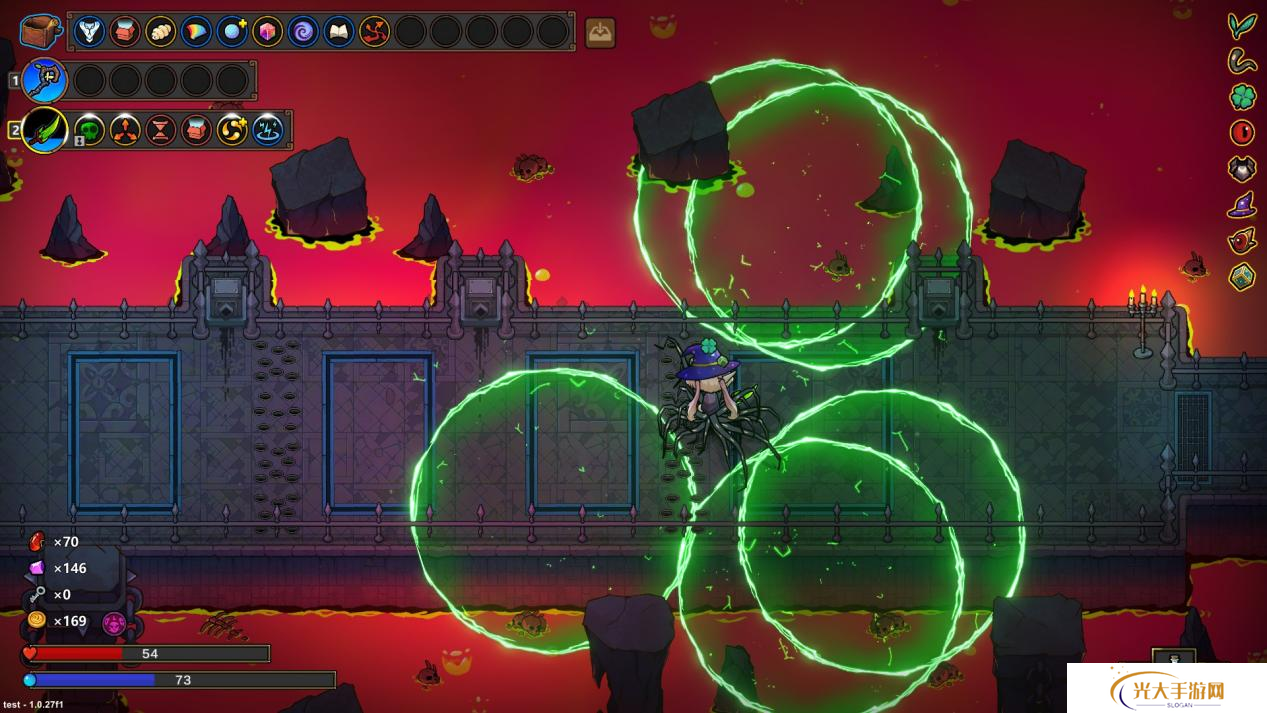Screen dimensions: 1267x713
Task: Select the swirling purple vortex rune
Action: 303,32
